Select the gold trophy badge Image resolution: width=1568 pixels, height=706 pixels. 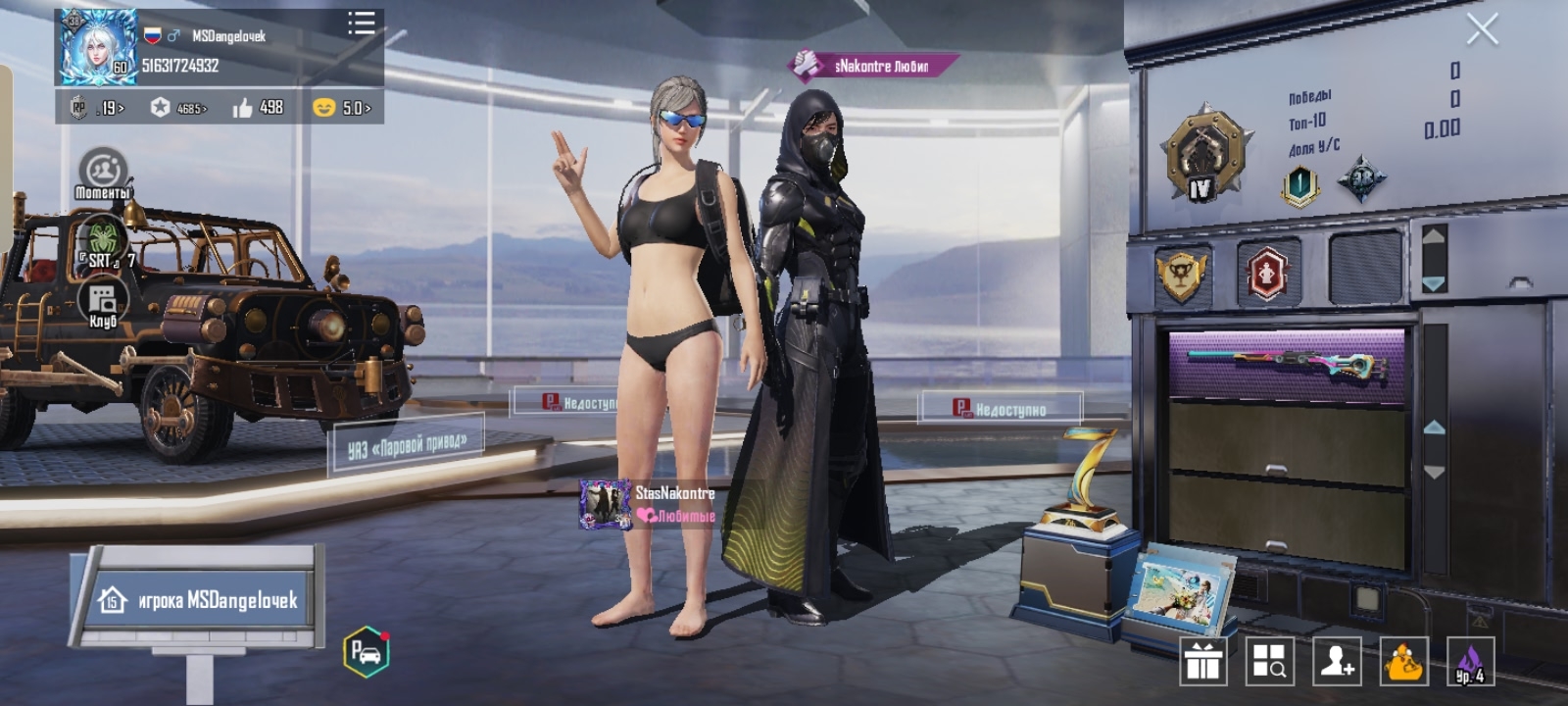(1181, 274)
